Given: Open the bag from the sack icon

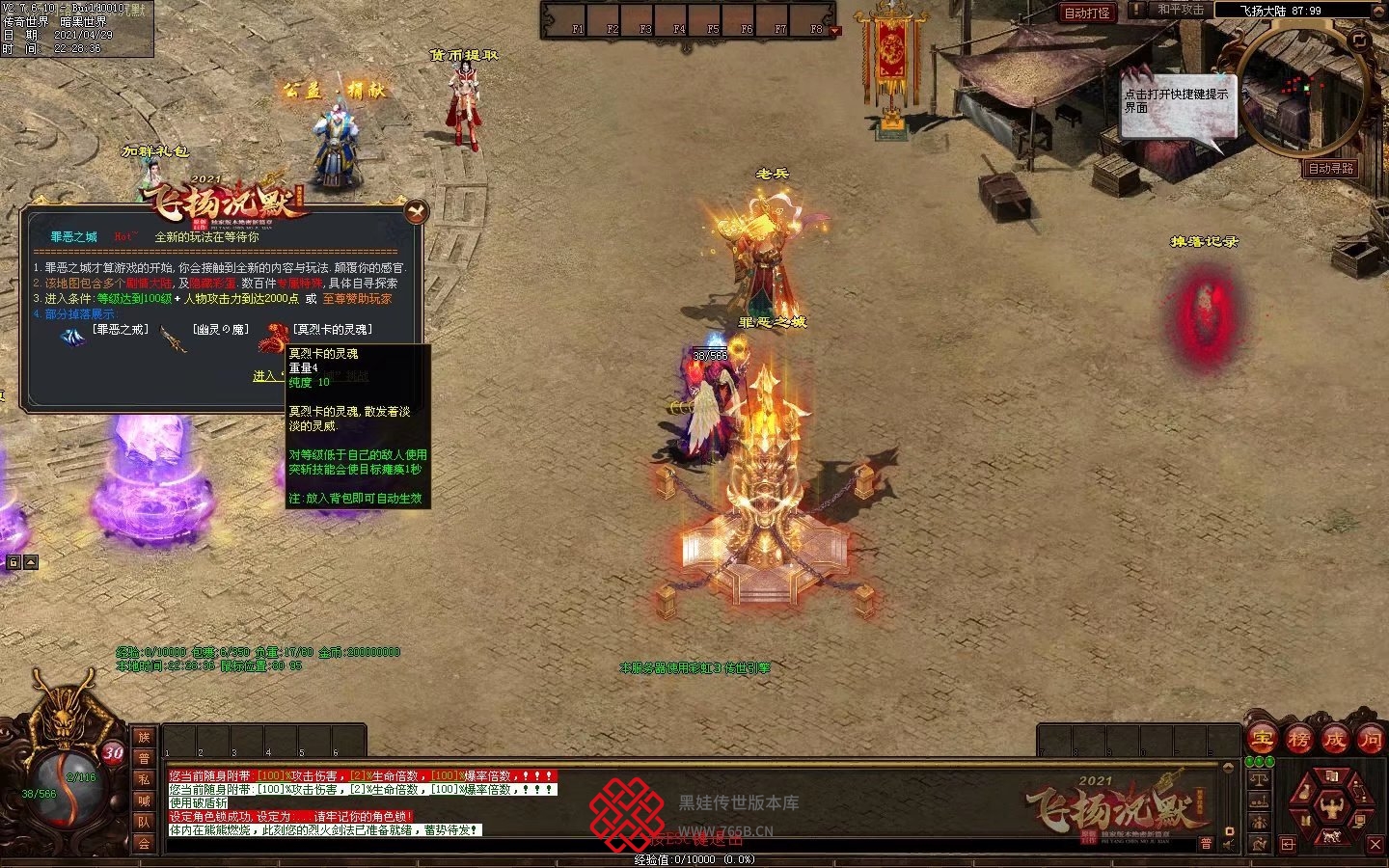Looking at the screenshot, I should (x=1306, y=793).
